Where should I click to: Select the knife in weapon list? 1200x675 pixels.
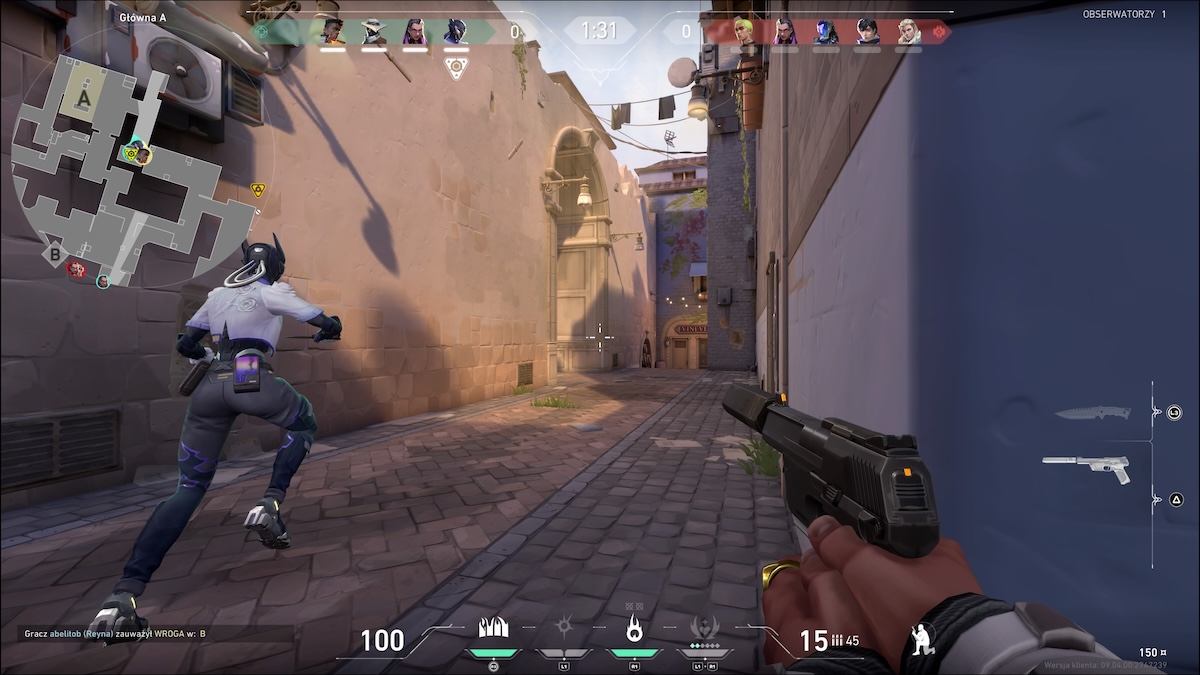[x=1096, y=412]
